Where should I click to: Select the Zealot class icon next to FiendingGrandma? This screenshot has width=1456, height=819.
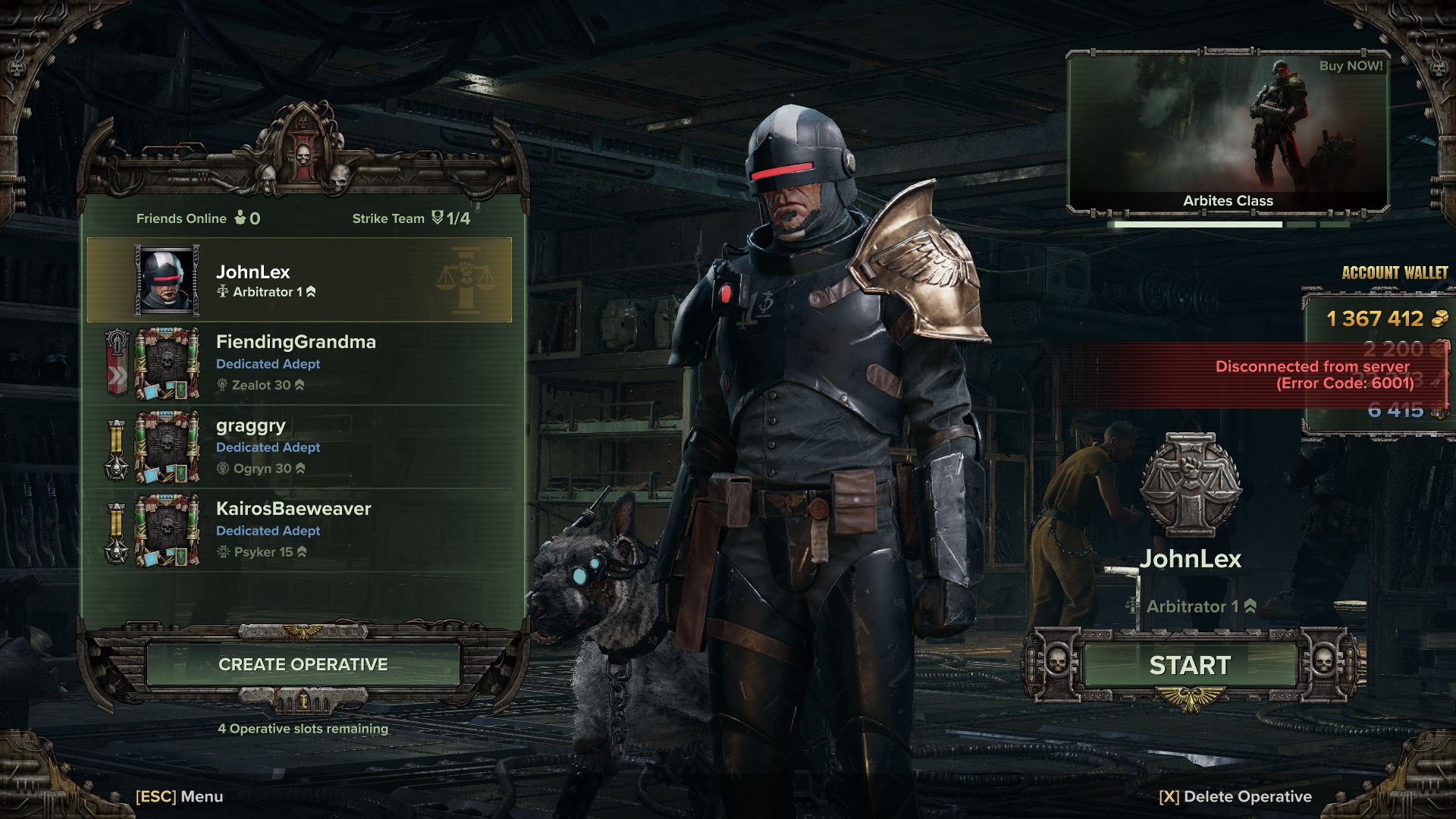221,384
